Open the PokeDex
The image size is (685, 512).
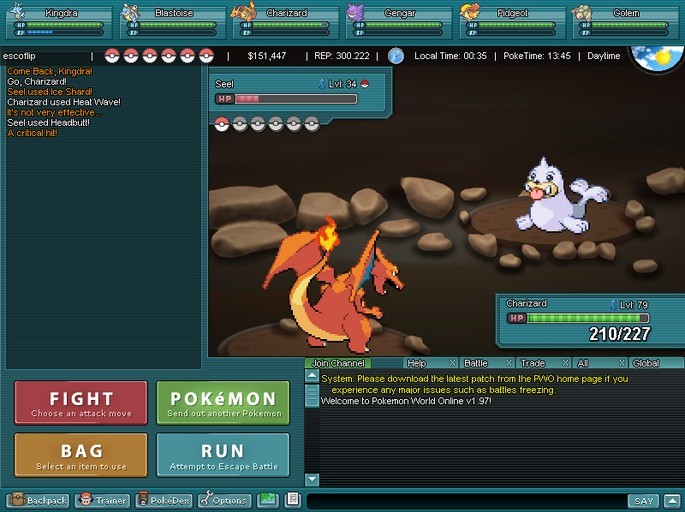coord(164,500)
